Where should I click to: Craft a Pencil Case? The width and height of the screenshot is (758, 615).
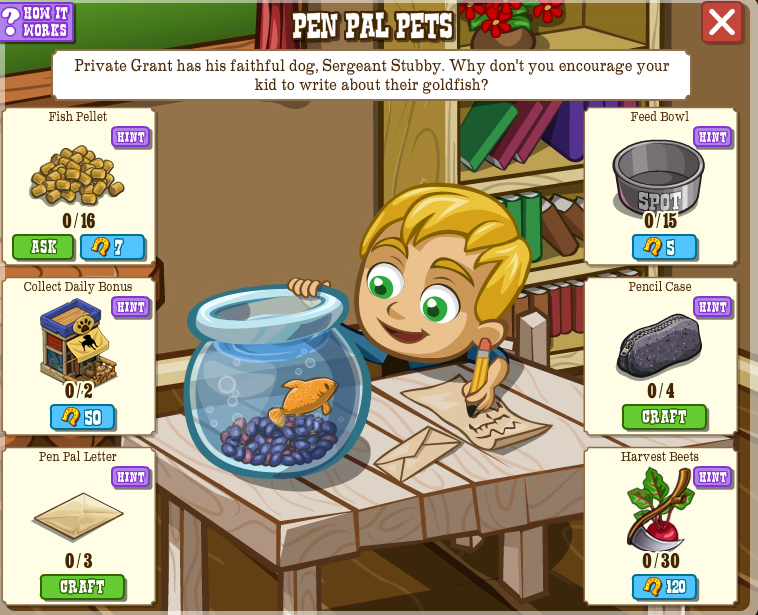664,417
